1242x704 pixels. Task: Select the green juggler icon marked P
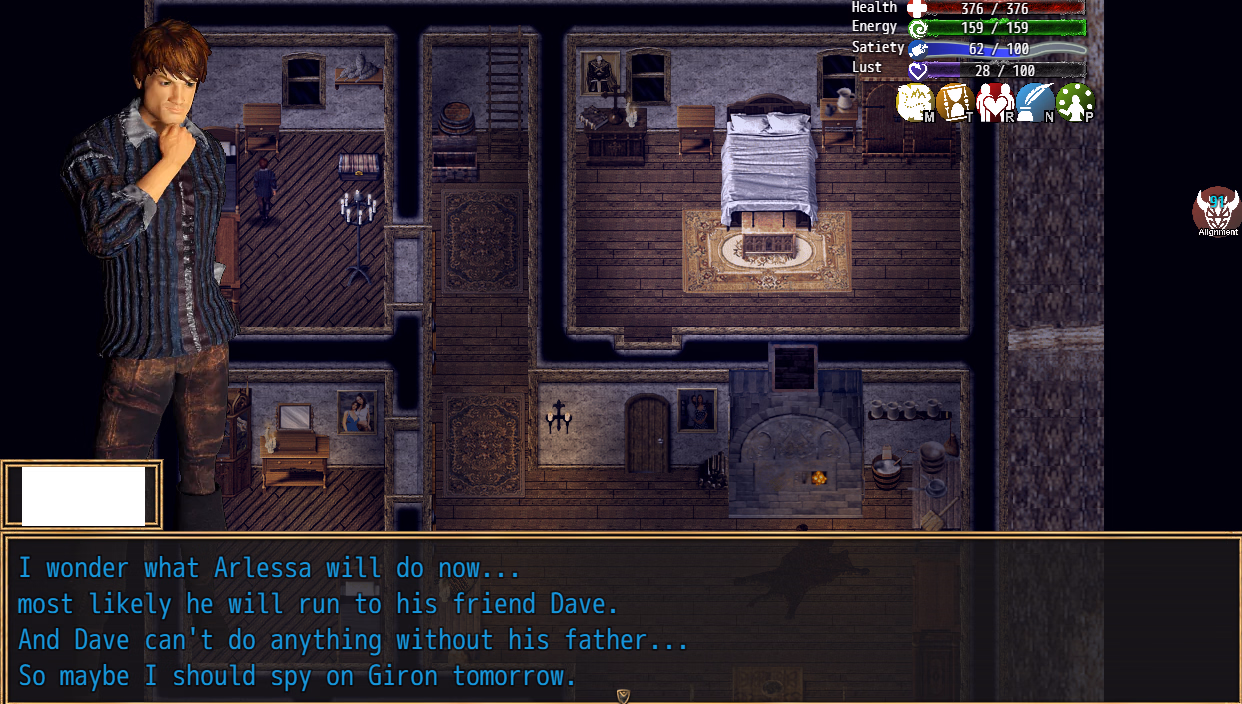coord(1075,102)
